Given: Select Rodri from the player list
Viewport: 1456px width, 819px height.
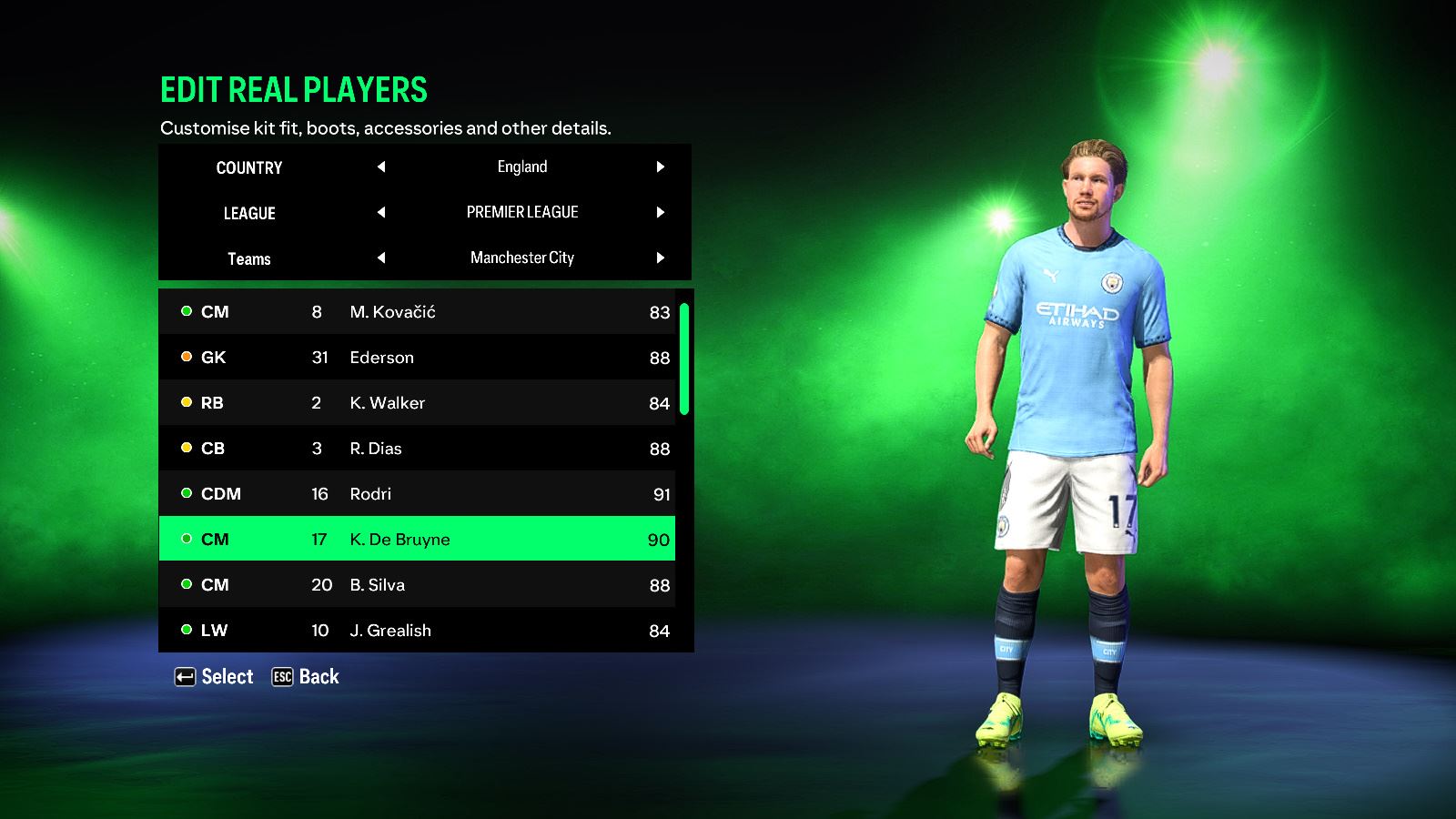Looking at the screenshot, I should click(417, 494).
